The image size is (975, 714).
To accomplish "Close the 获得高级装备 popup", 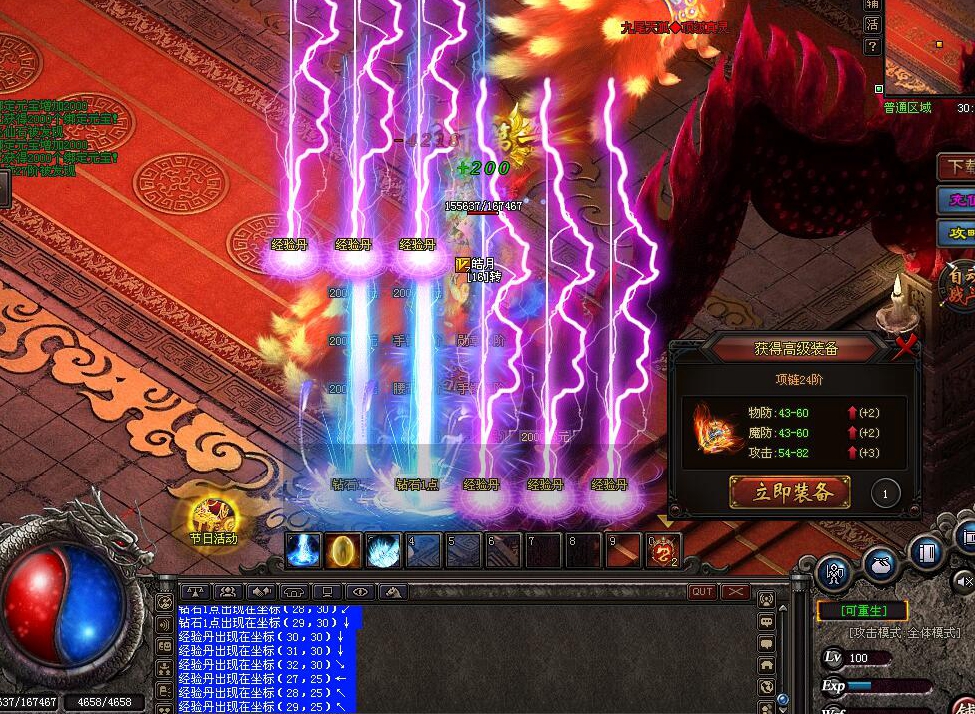I will point(906,347).
